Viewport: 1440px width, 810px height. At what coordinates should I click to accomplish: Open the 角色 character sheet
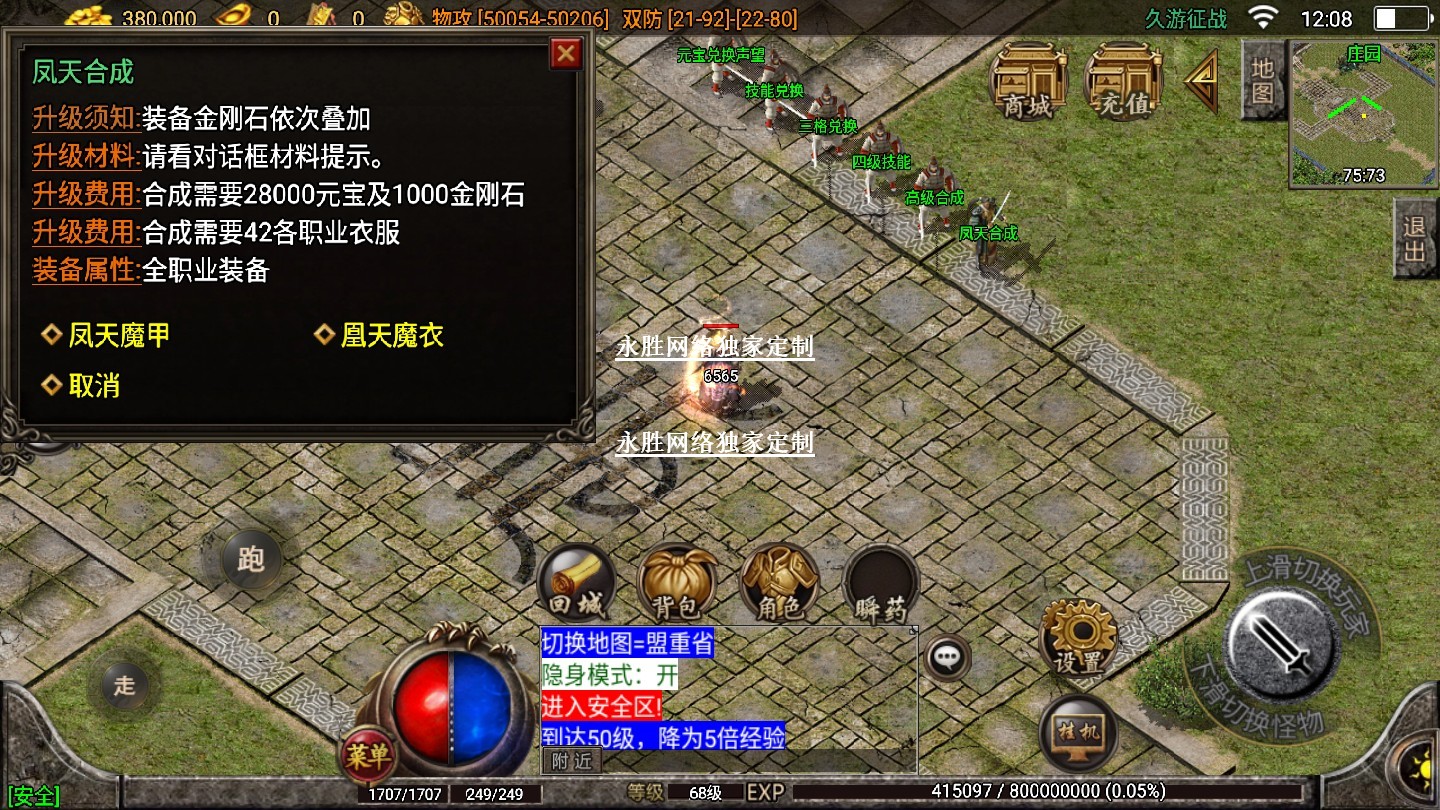tap(779, 585)
